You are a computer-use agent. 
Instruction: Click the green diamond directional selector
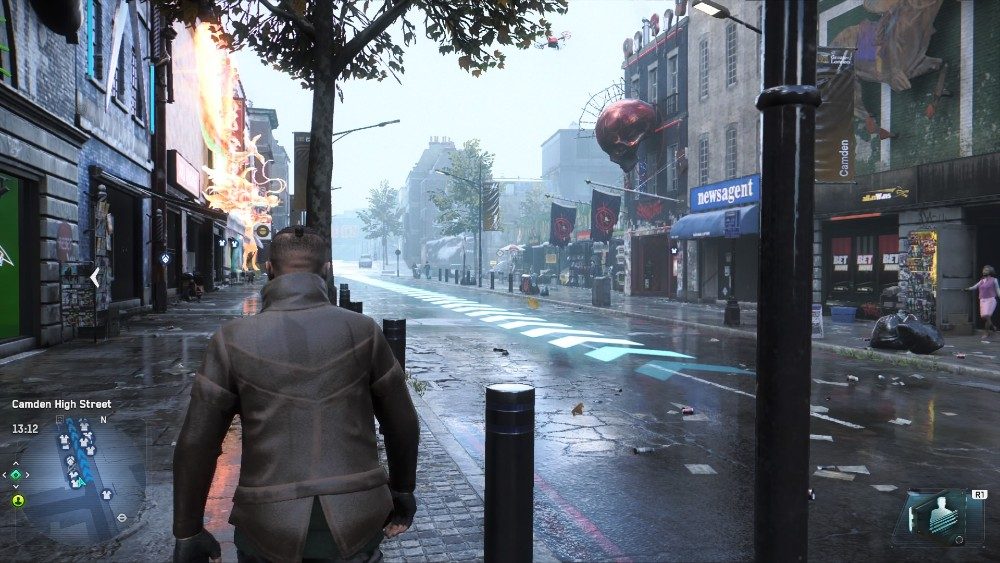click(17, 474)
